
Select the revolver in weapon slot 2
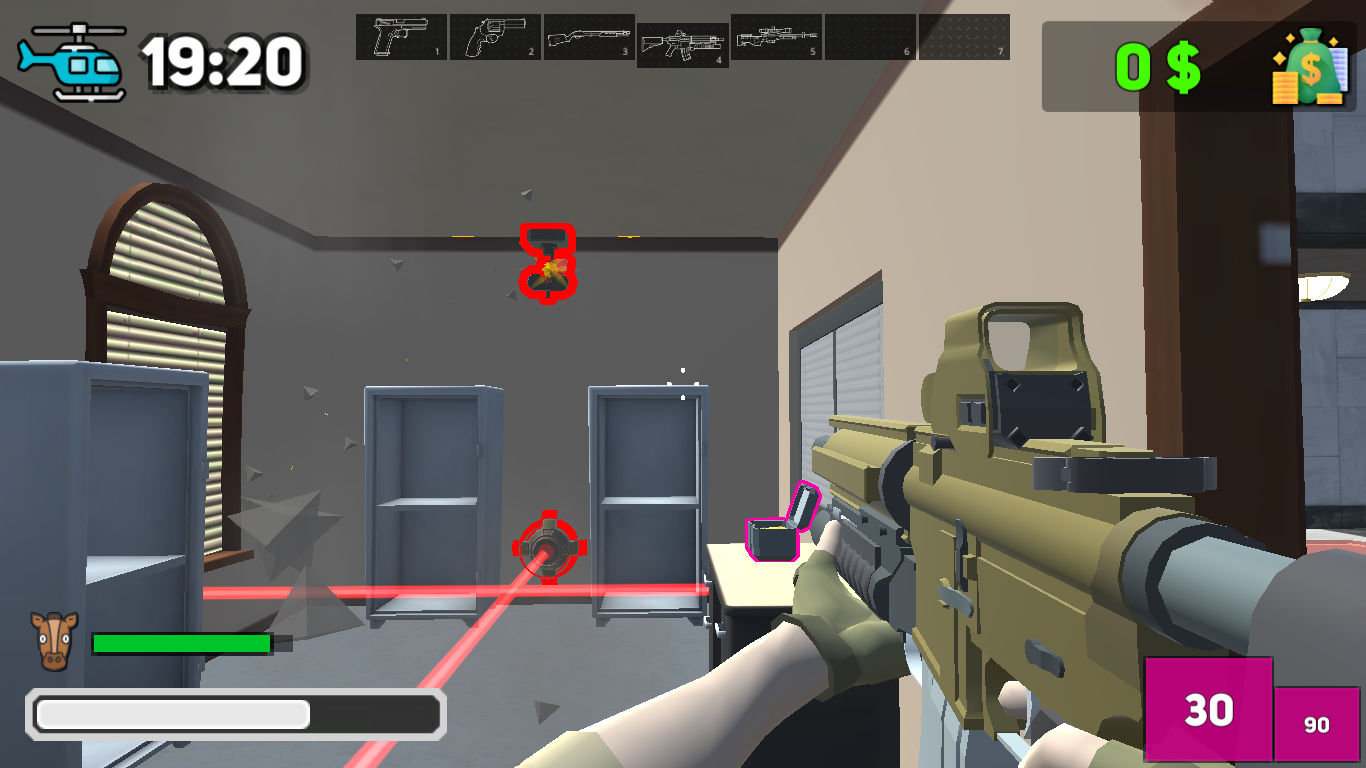[x=495, y=39]
